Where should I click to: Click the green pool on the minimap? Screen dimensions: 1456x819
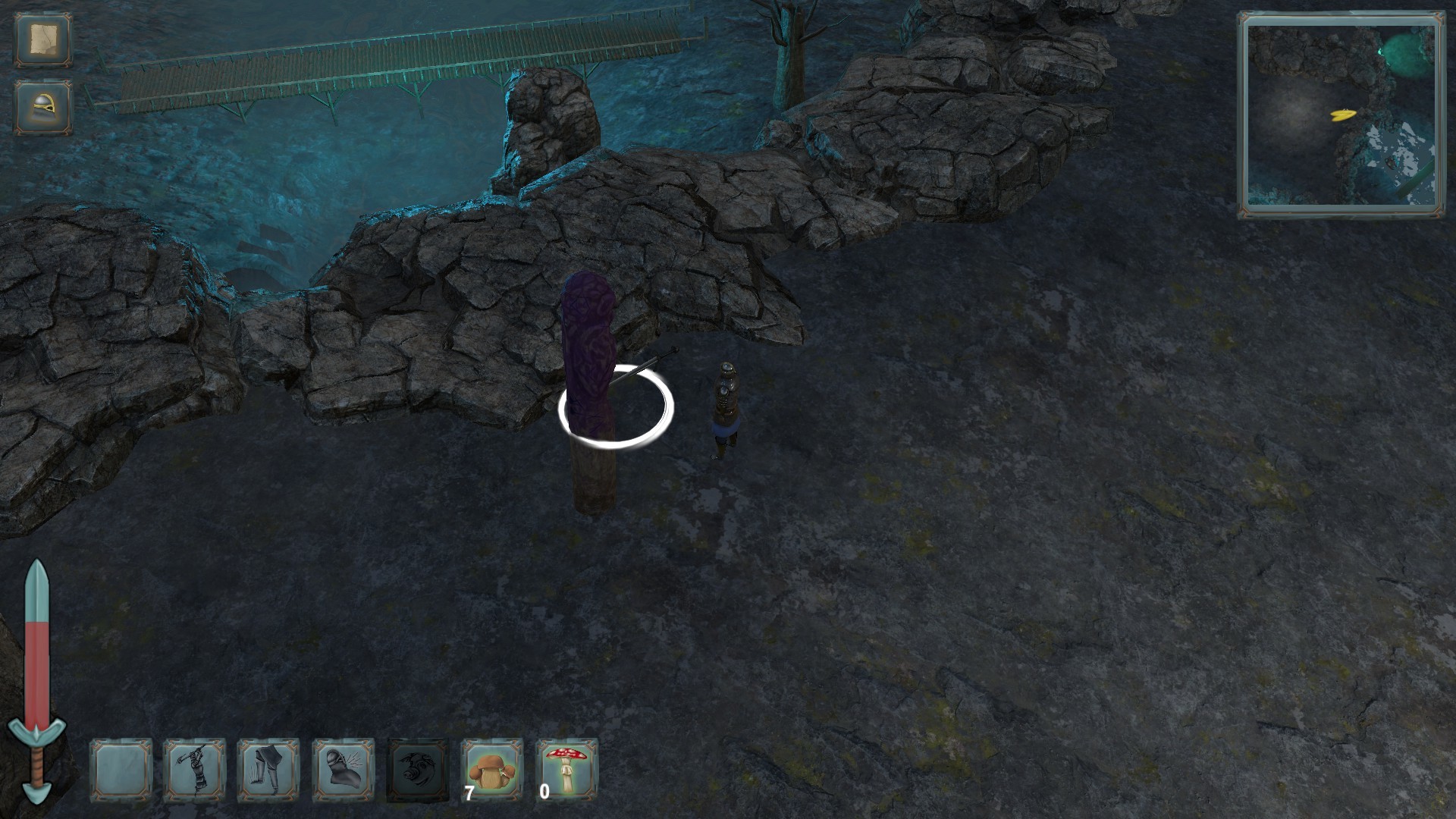(1401, 53)
